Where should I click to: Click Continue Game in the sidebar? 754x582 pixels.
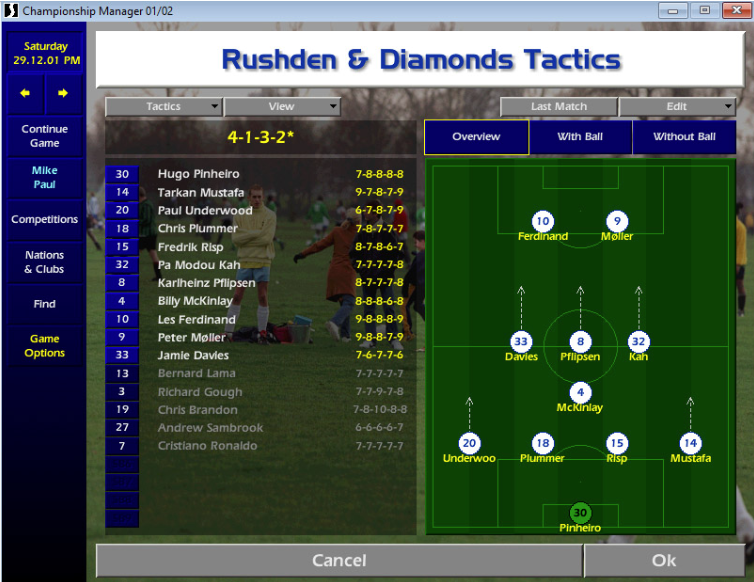point(44,136)
